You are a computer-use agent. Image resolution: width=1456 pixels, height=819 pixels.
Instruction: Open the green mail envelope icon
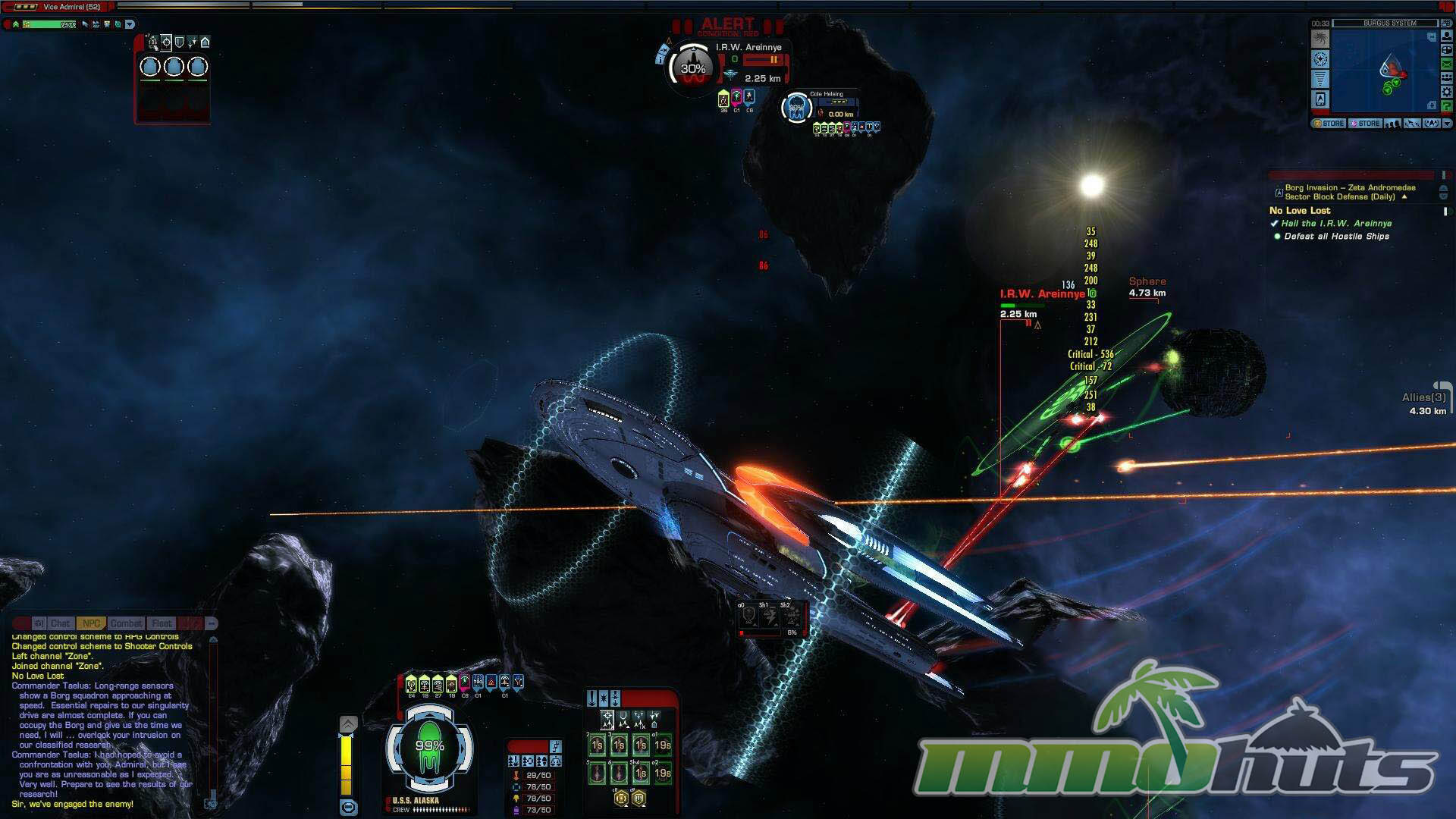[1446, 65]
